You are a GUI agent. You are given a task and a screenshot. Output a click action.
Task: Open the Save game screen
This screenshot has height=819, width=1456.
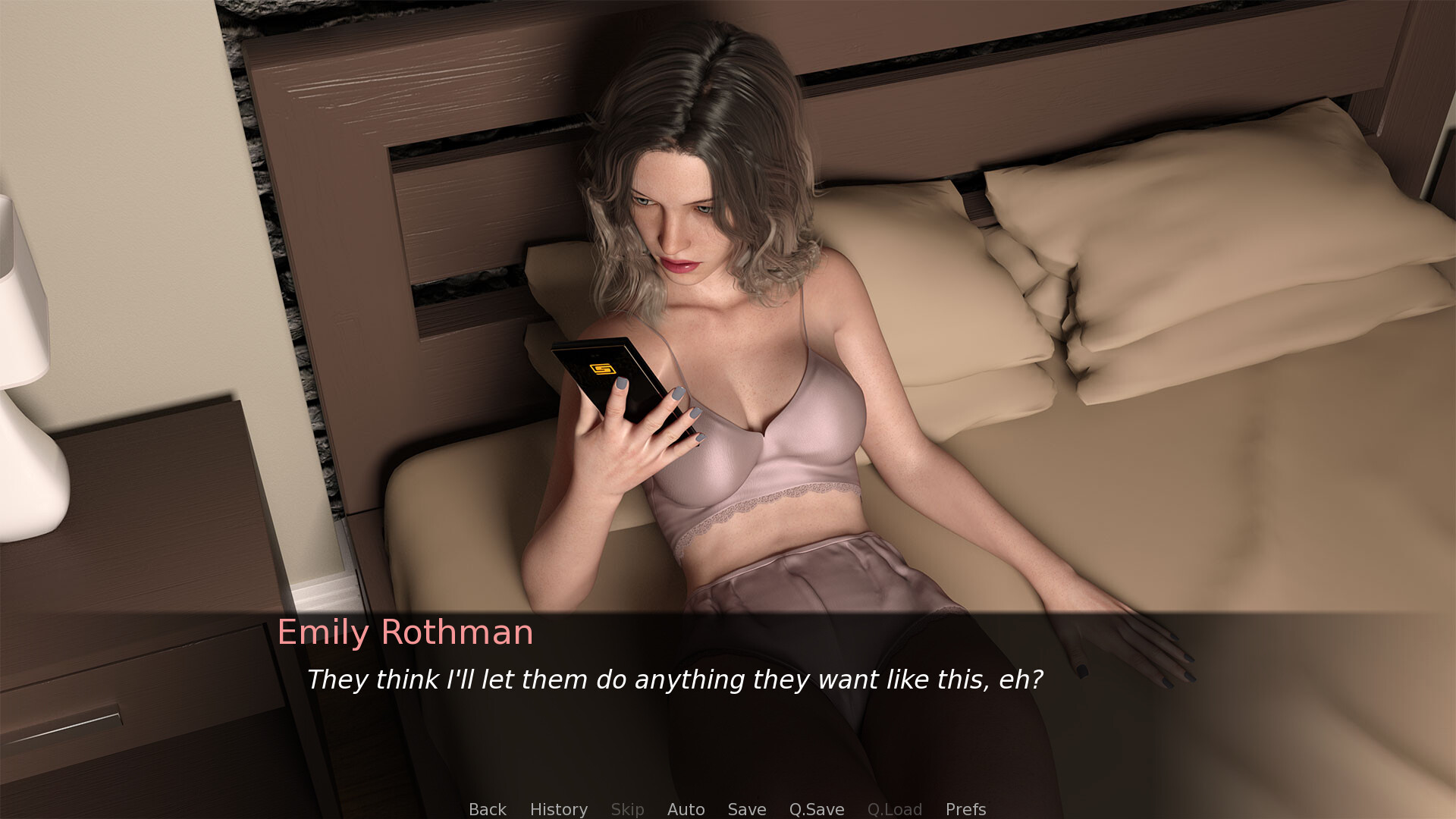tap(746, 809)
